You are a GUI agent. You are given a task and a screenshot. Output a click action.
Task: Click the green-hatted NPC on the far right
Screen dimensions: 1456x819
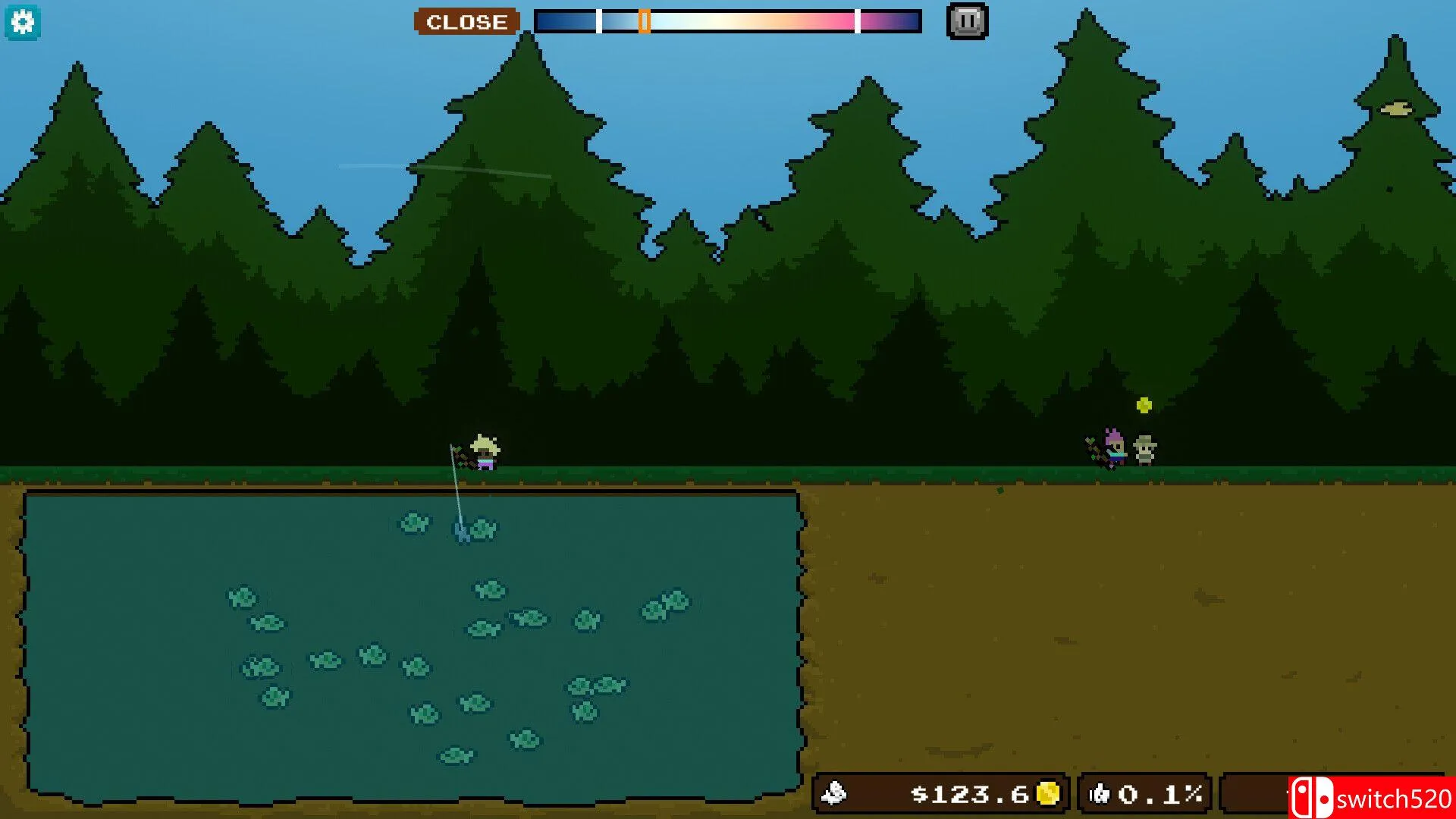pos(1144,451)
